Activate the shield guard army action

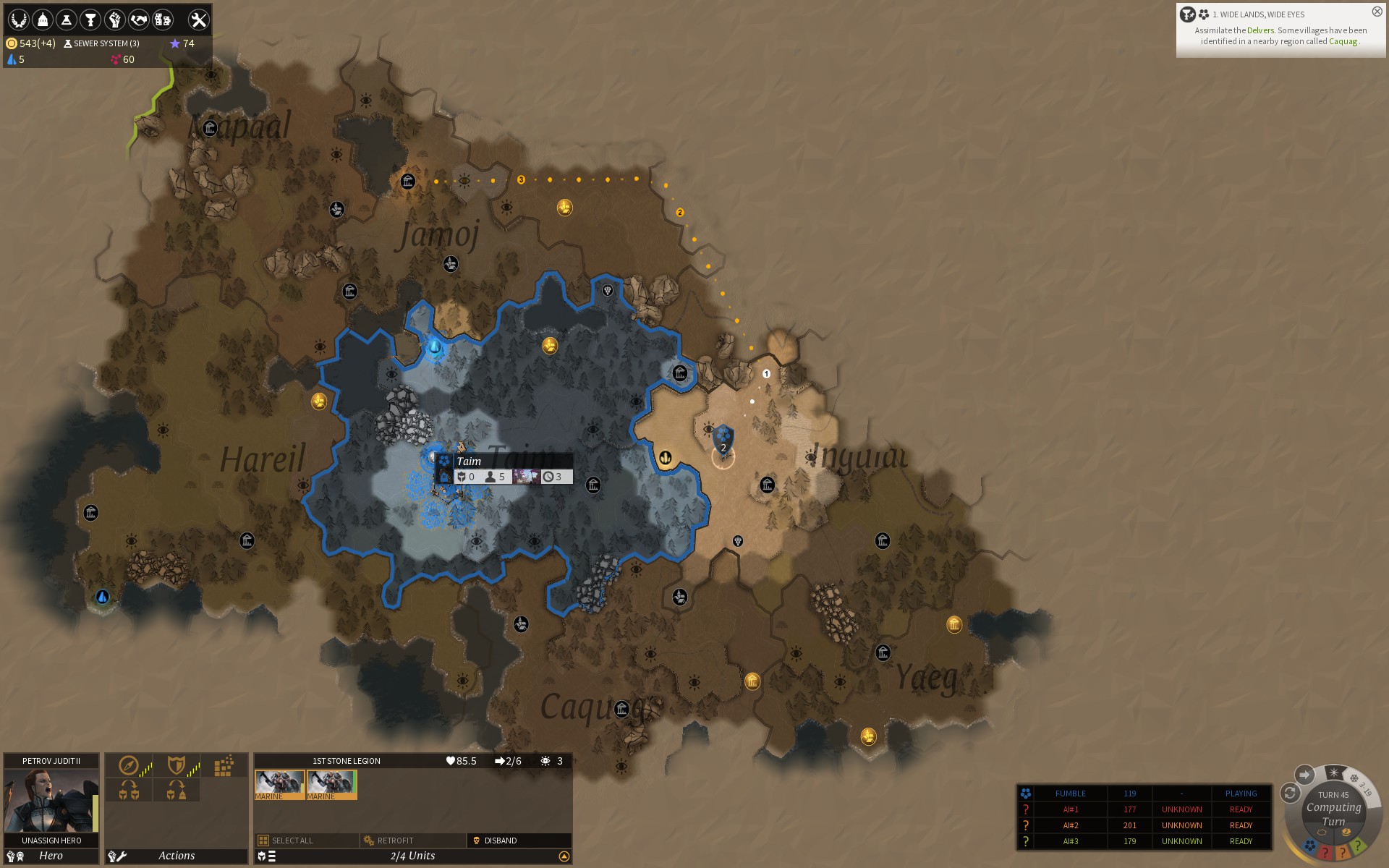point(176,765)
